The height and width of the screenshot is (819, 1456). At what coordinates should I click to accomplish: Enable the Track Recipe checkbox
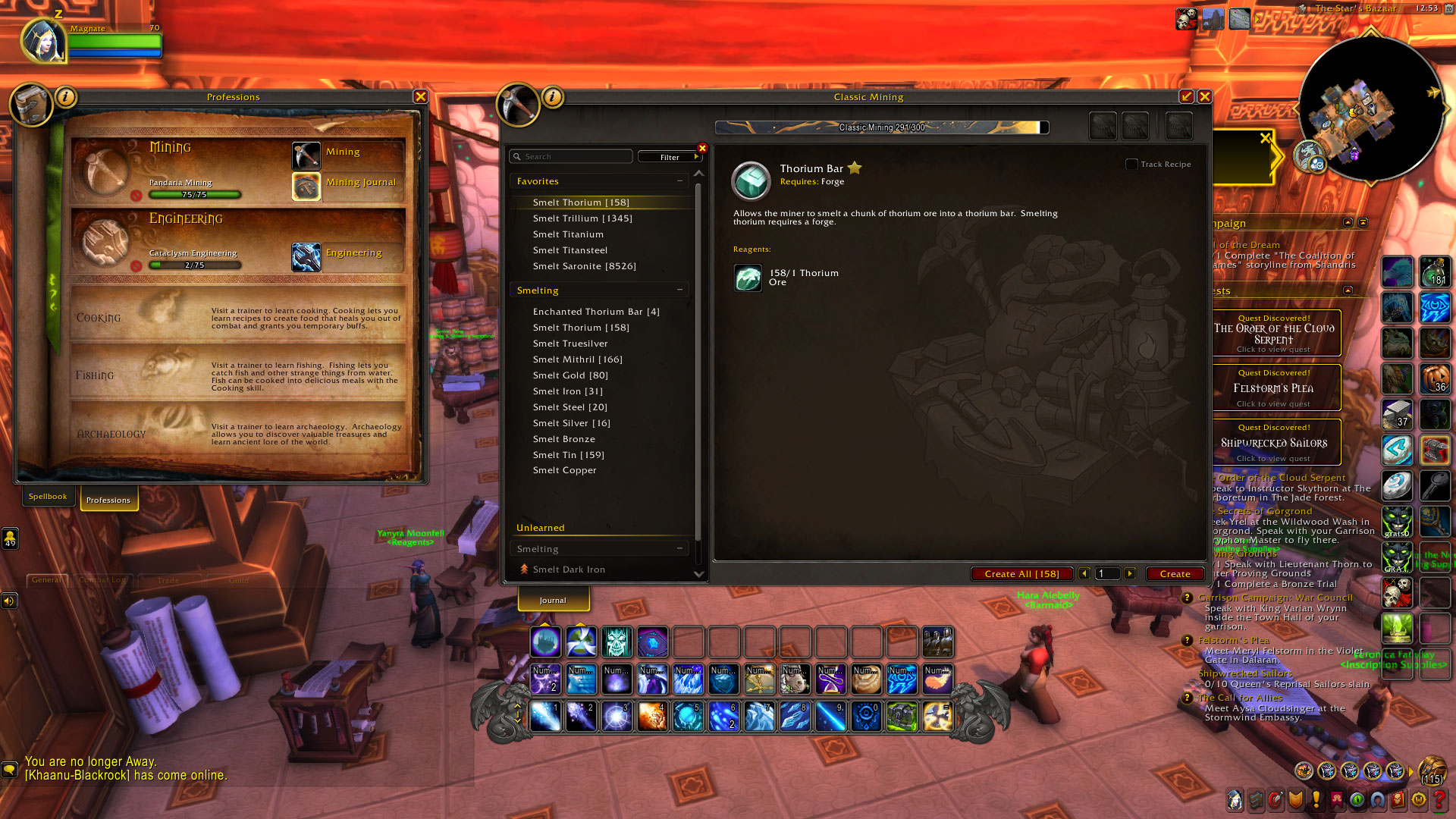click(x=1131, y=165)
